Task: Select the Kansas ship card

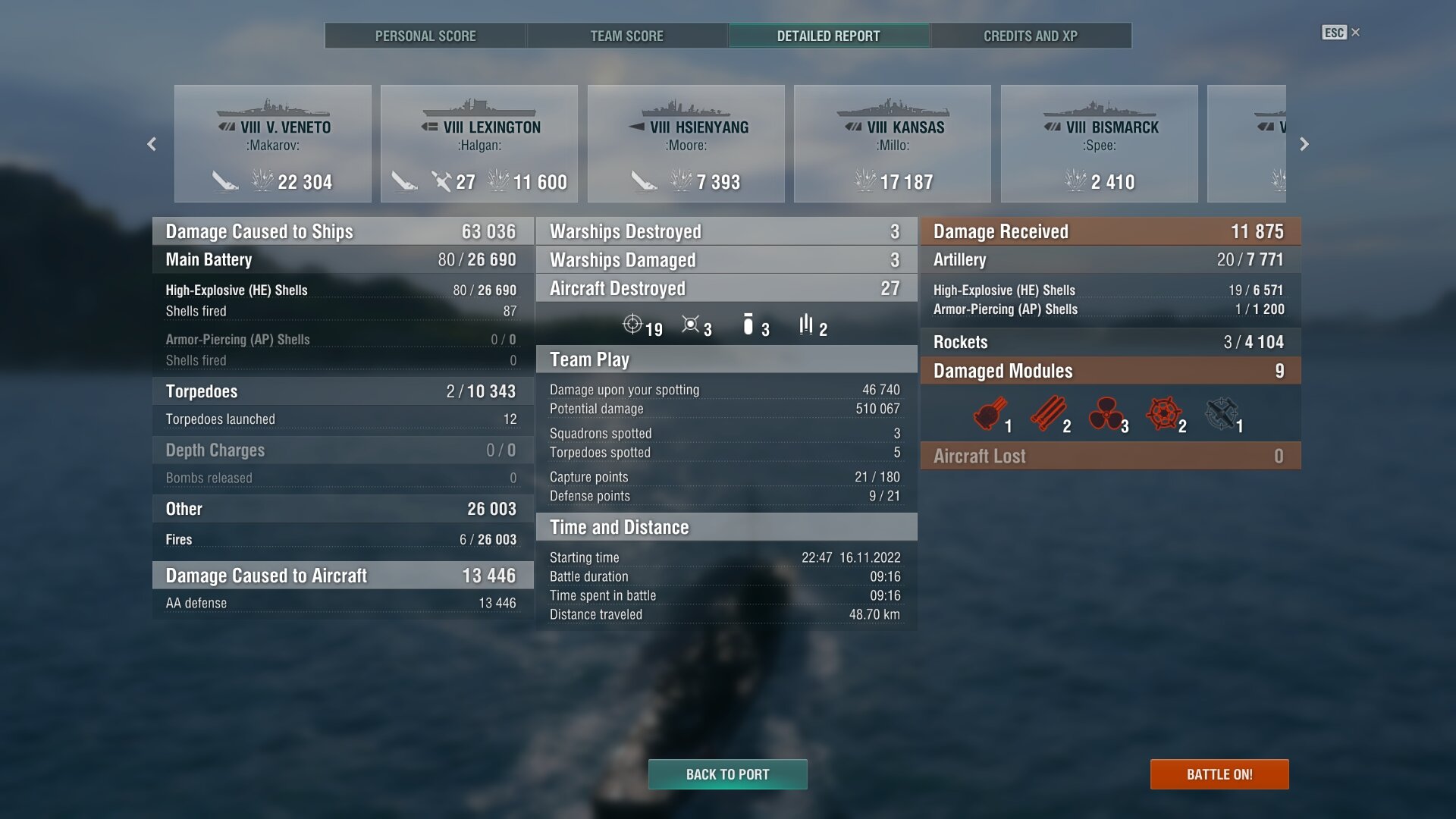Action: coord(893,144)
